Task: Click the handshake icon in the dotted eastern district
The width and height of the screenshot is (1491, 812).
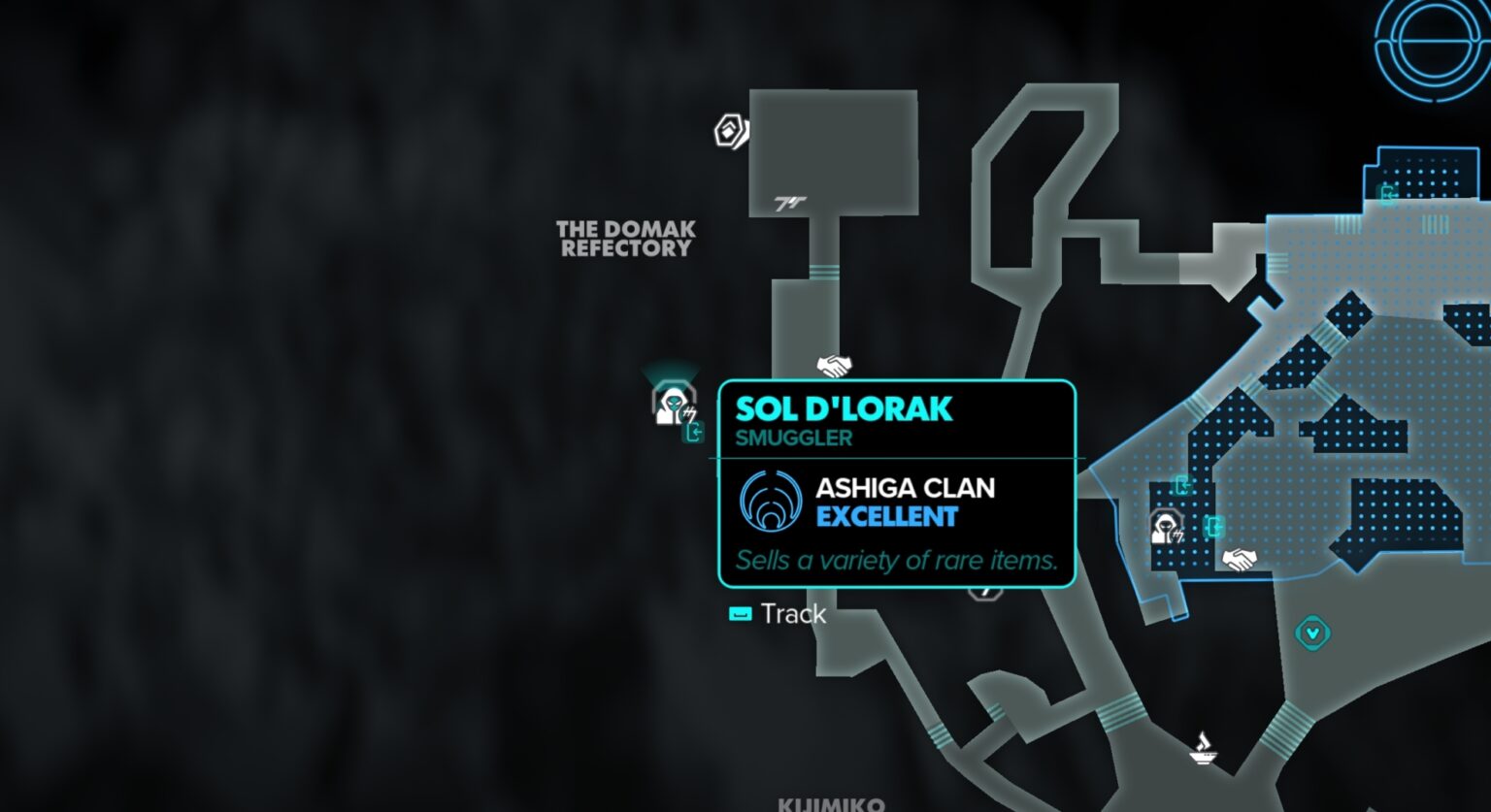Action: (1239, 560)
